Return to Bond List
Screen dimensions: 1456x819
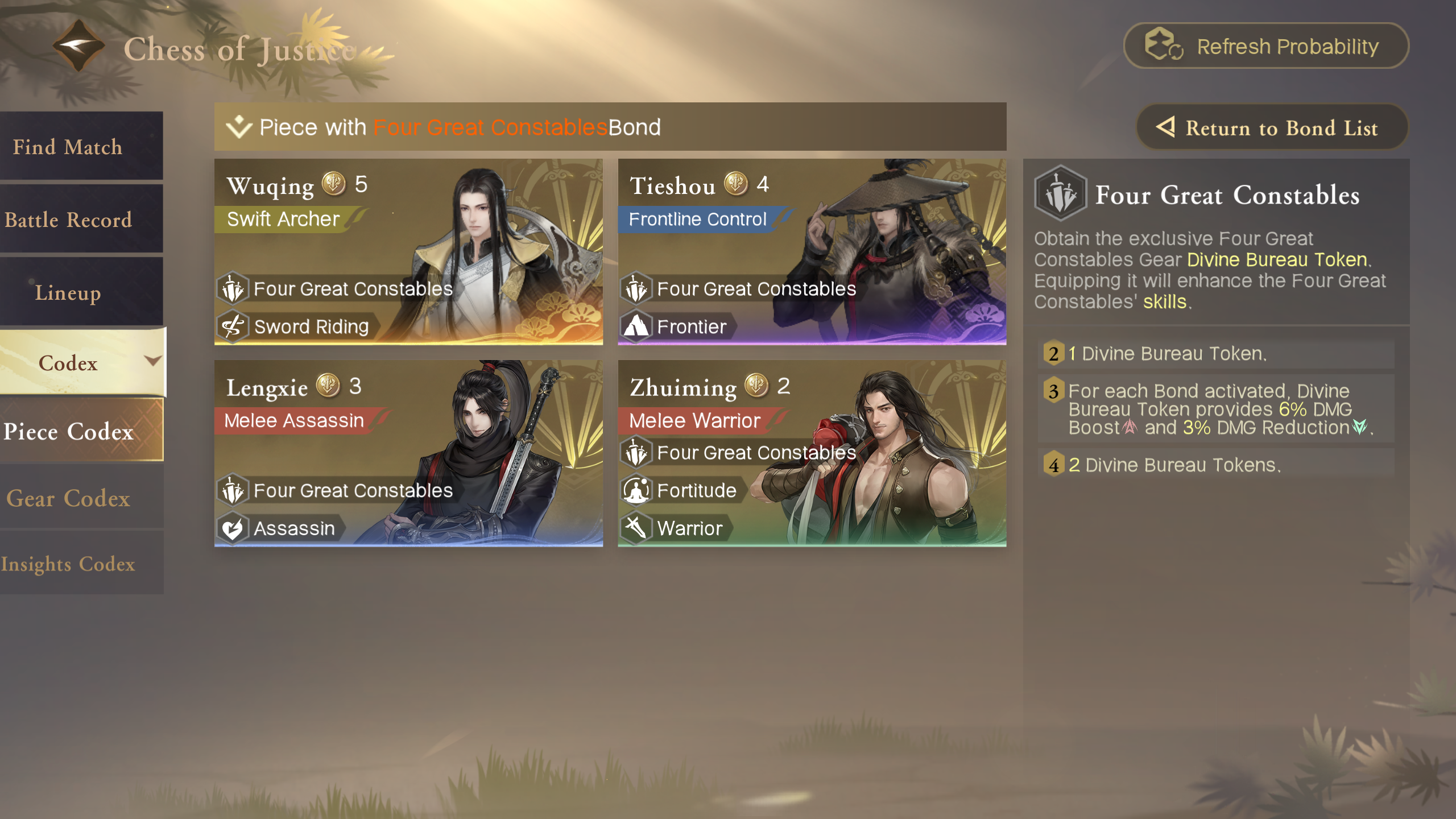coord(1272,128)
